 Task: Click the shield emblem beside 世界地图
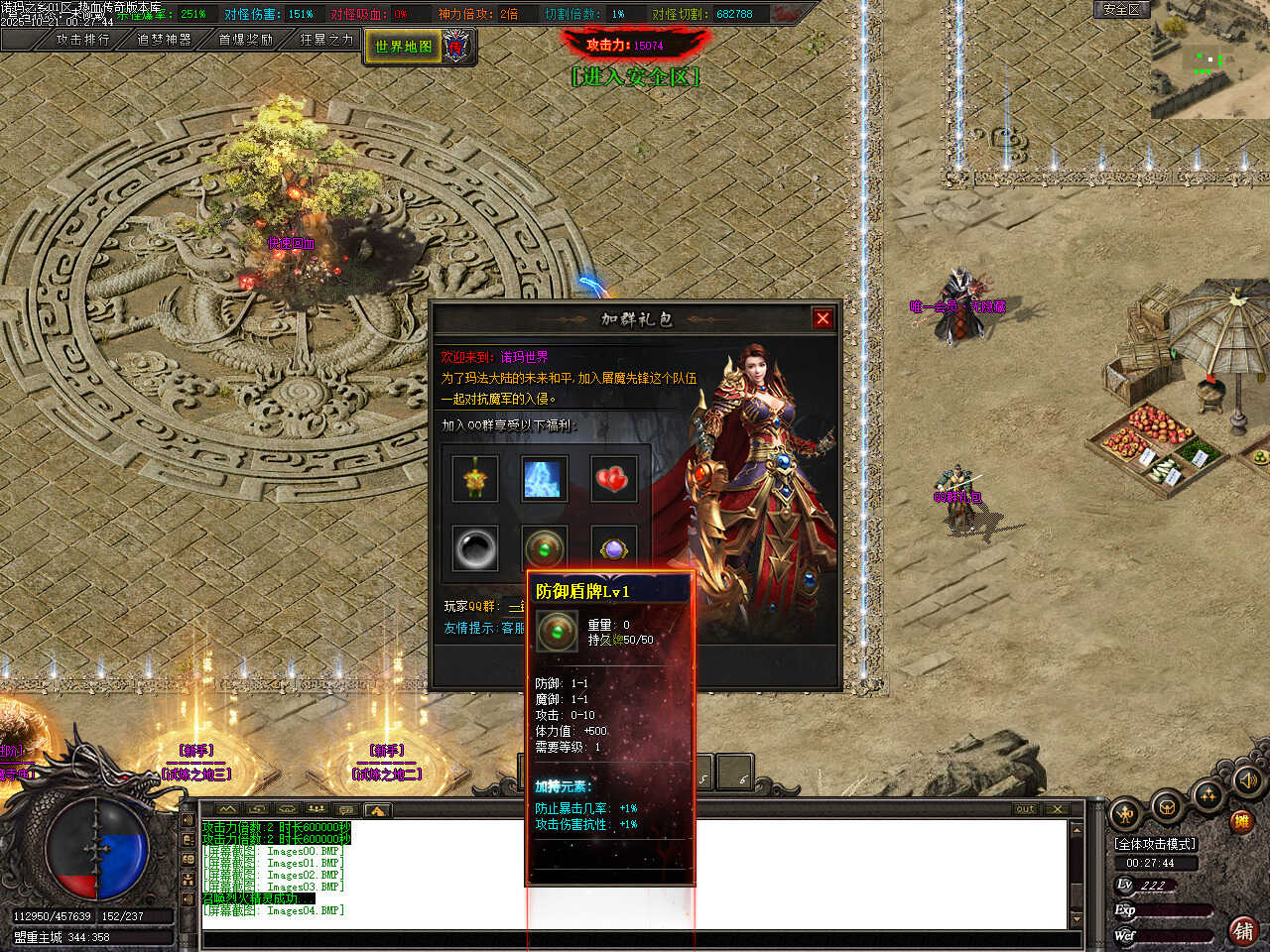(456, 46)
